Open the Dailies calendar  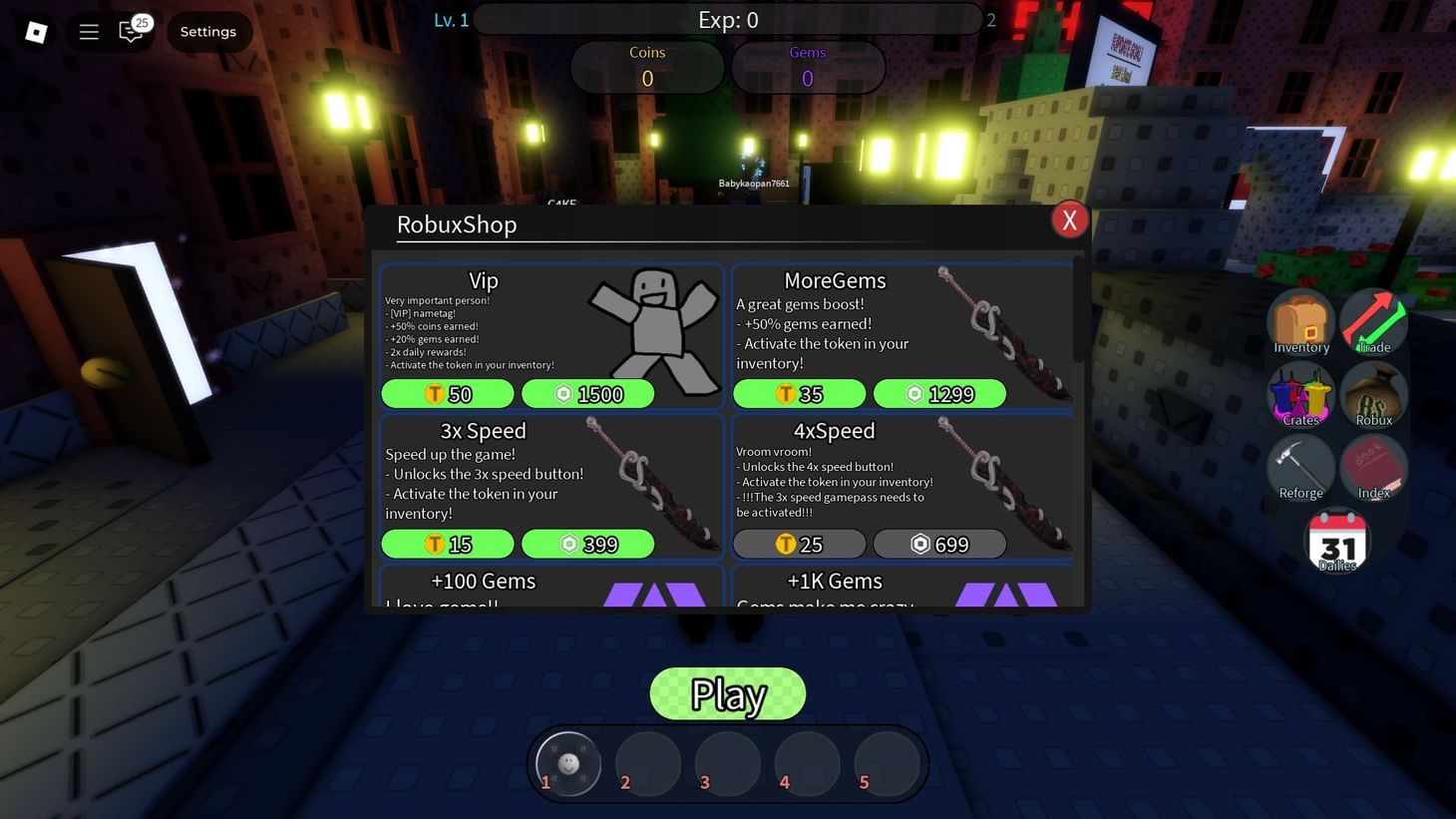[1336, 539]
